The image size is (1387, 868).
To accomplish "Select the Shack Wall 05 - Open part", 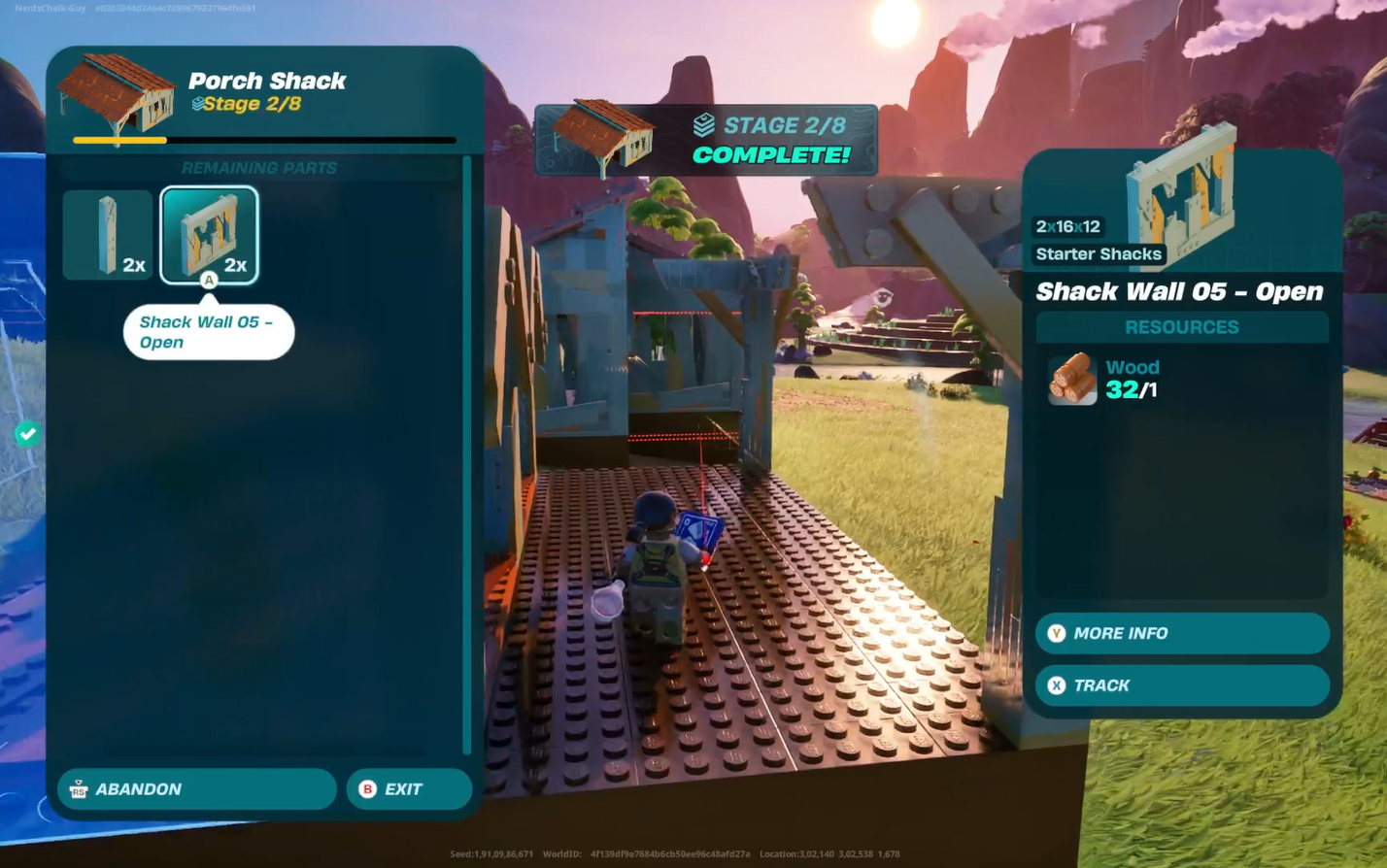I will (209, 235).
